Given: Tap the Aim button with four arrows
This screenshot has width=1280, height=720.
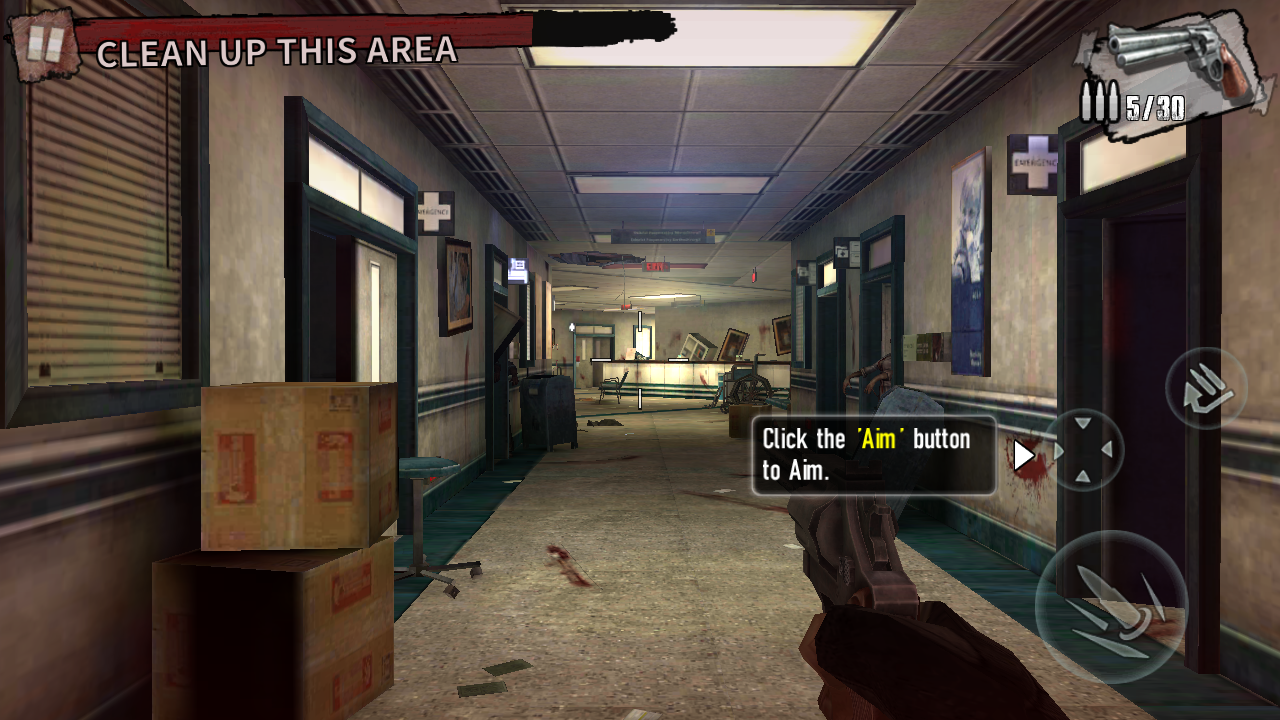Looking at the screenshot, I should 1083,450.
